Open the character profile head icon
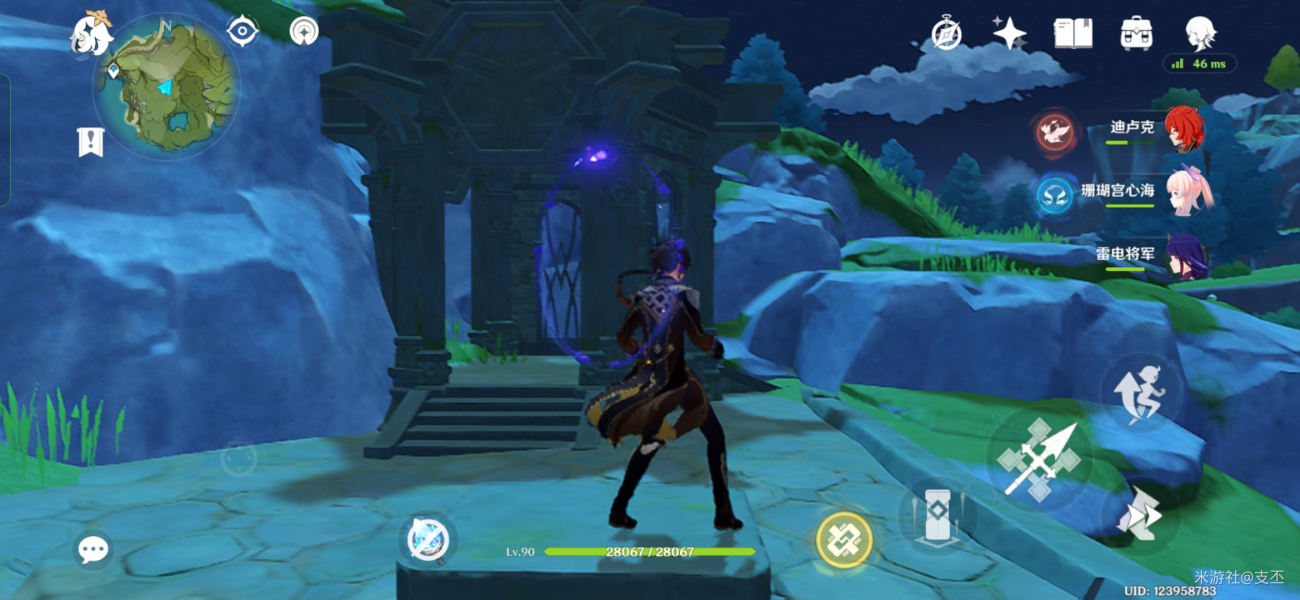Image resolution: width=1300 pixels, height=600 pixels. point(1200,33)
